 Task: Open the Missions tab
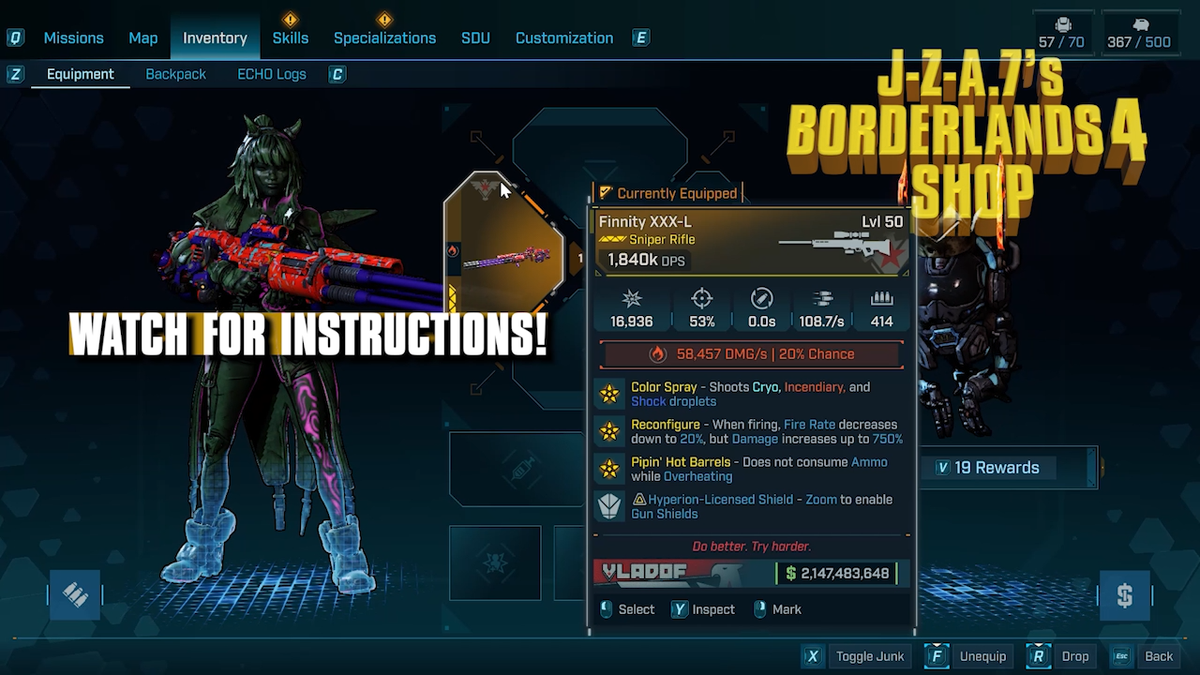click(x=73, y=38)
